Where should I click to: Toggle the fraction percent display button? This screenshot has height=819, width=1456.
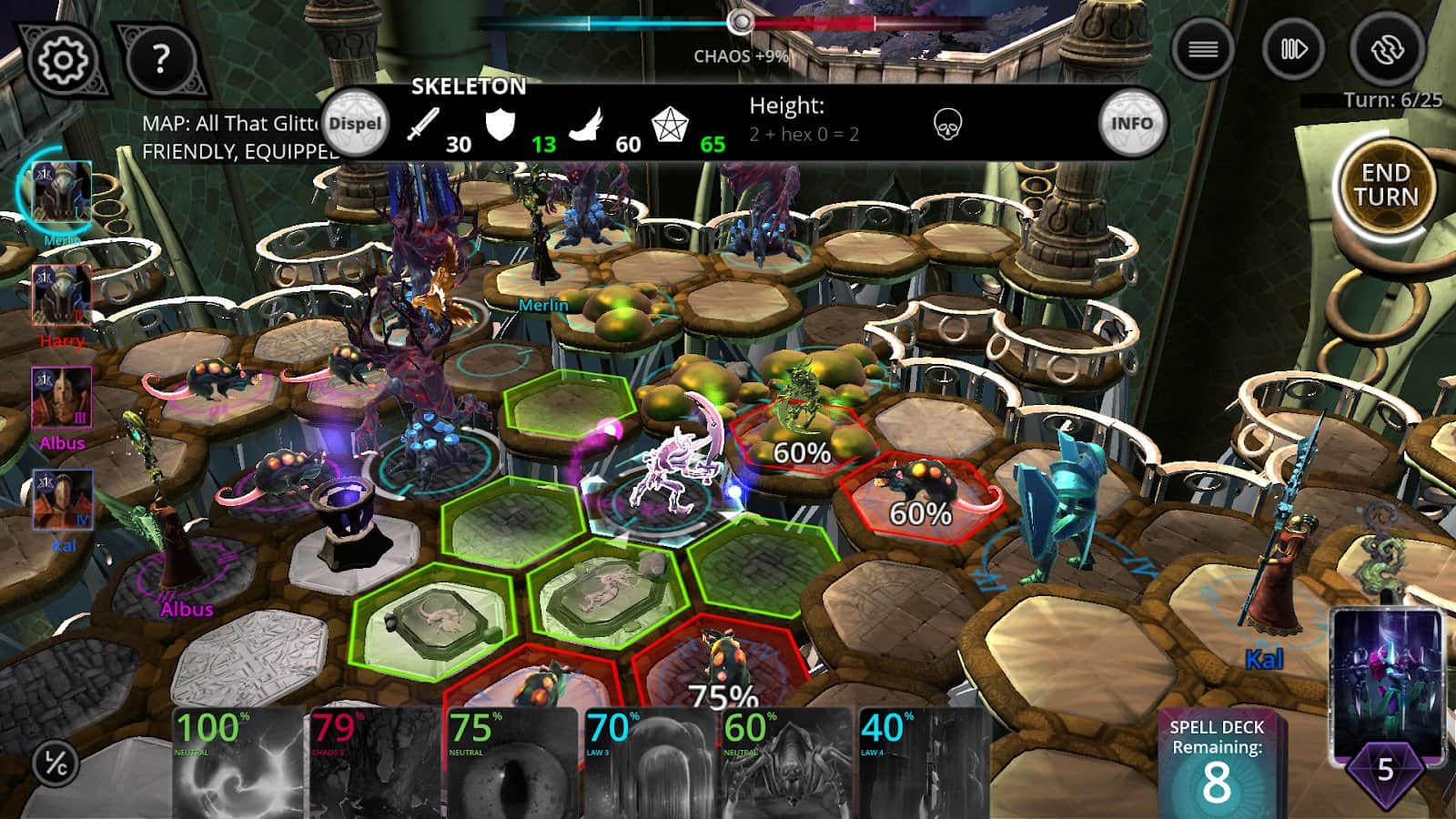coord(56,763)
